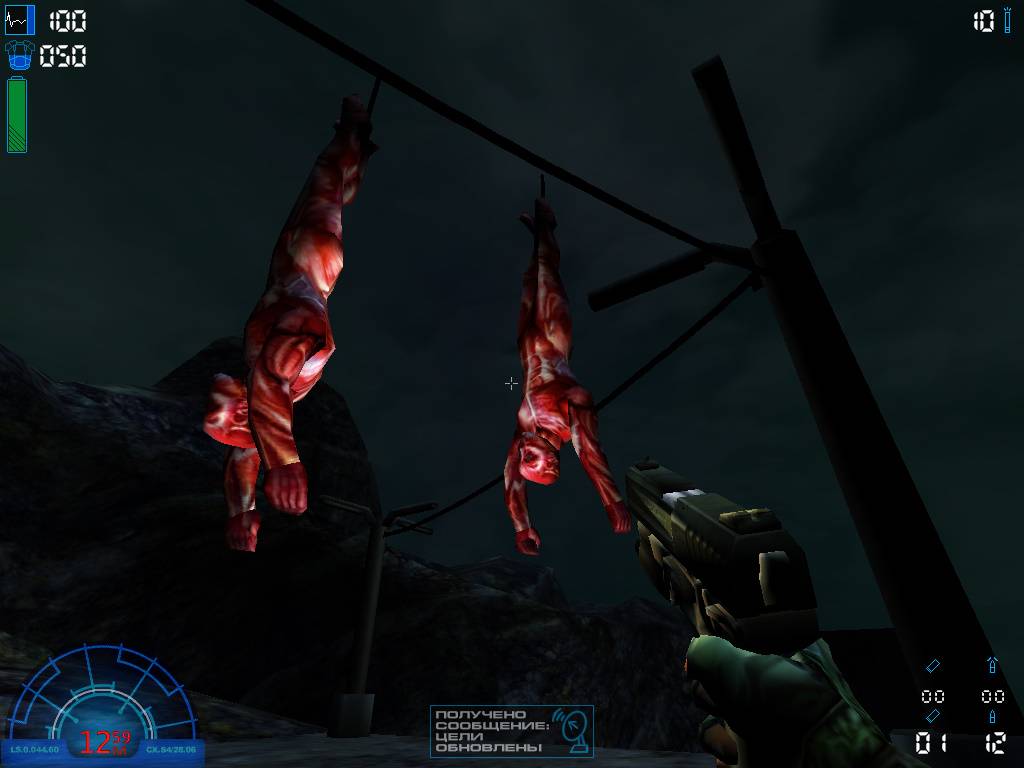
Task: Select the flare icon beside the counter
Action: coord(1008,21)
